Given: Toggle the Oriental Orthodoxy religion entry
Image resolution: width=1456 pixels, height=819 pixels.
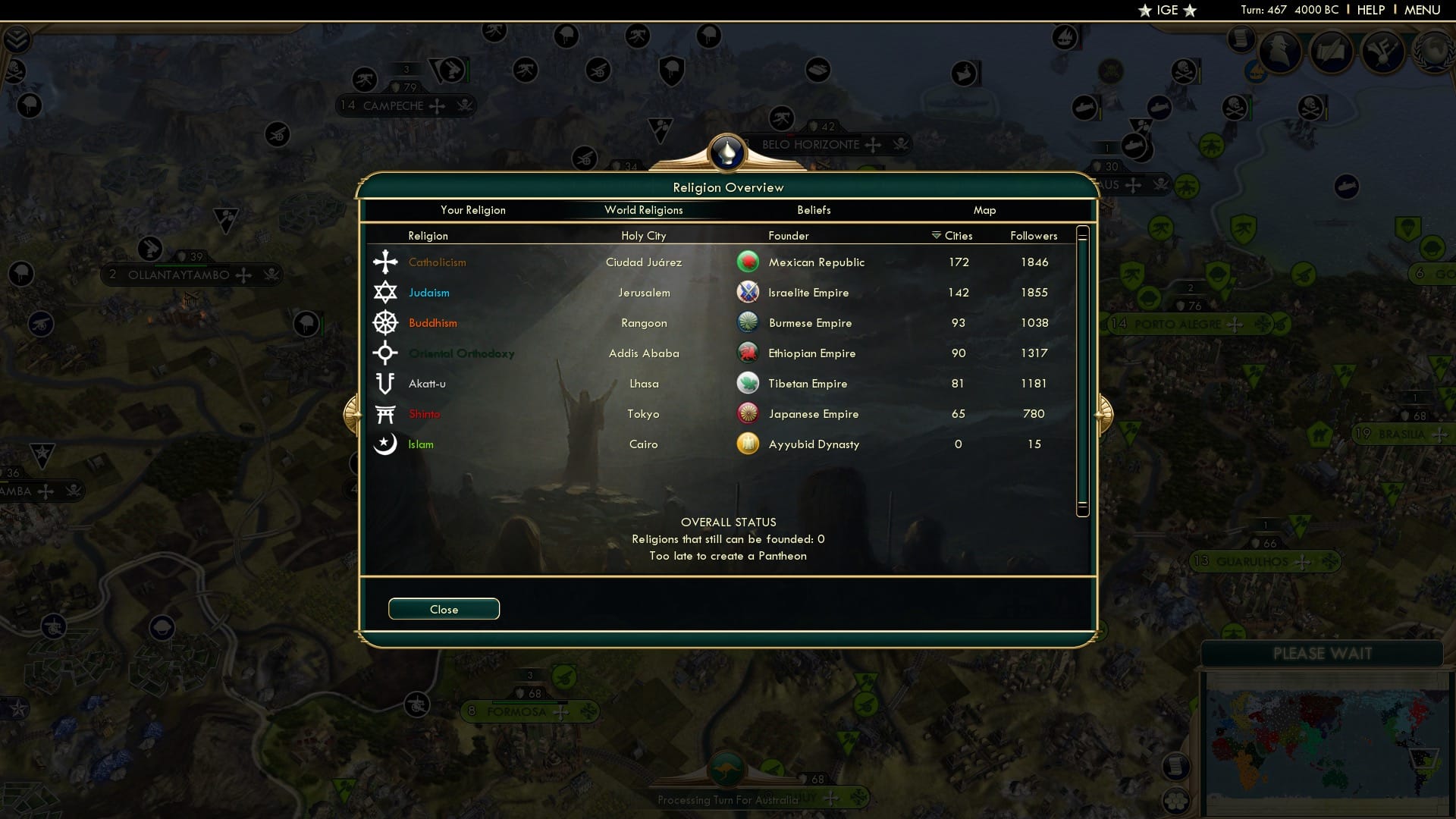Looking at the screenshot, I should [x=463, y=353].
